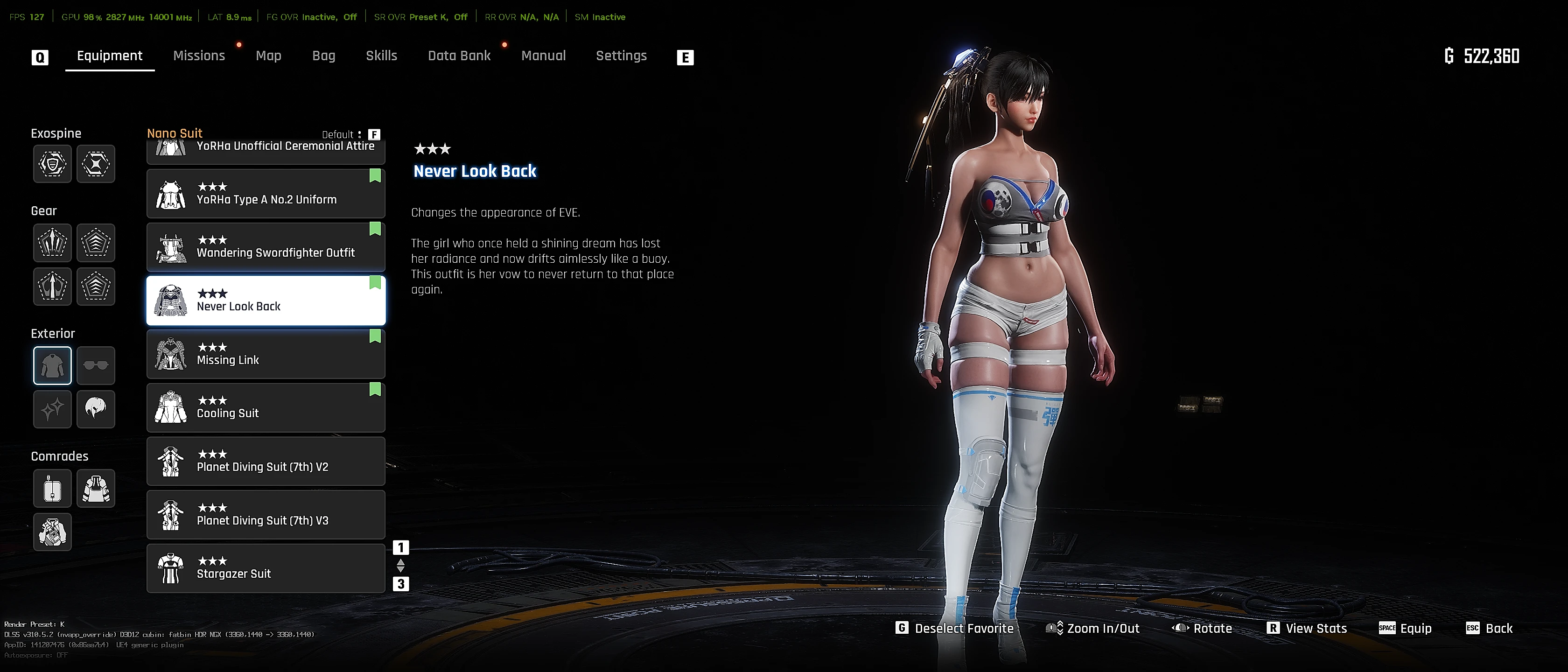Open the hair customization Exterior icon
The image size is (1568, 672).
[96, 409]
